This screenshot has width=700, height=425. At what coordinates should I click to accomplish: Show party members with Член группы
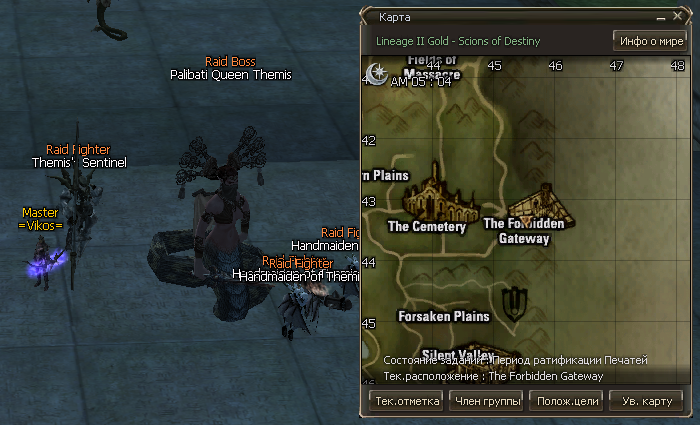488,401
